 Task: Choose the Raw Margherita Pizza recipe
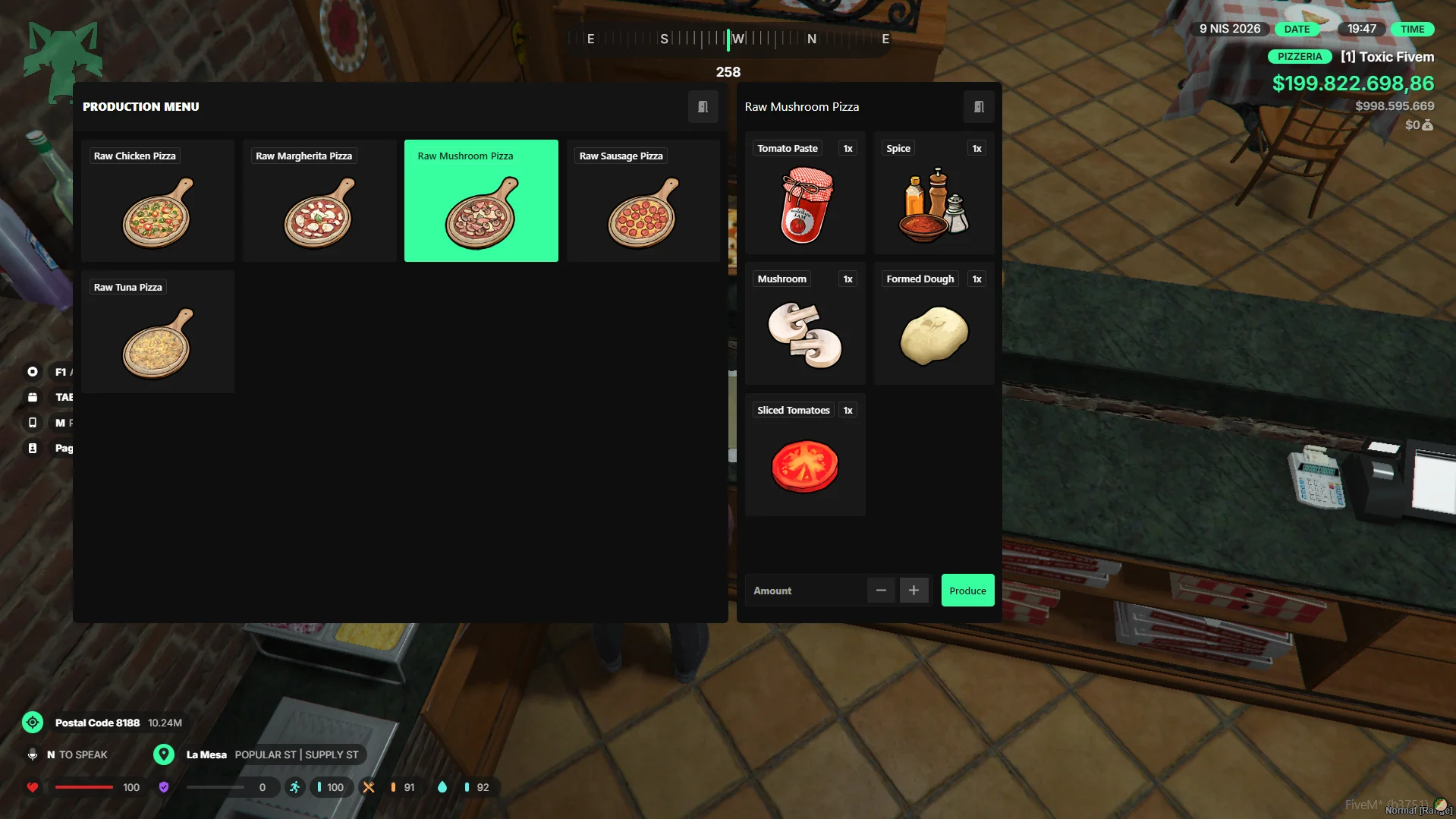click(319, 201)
